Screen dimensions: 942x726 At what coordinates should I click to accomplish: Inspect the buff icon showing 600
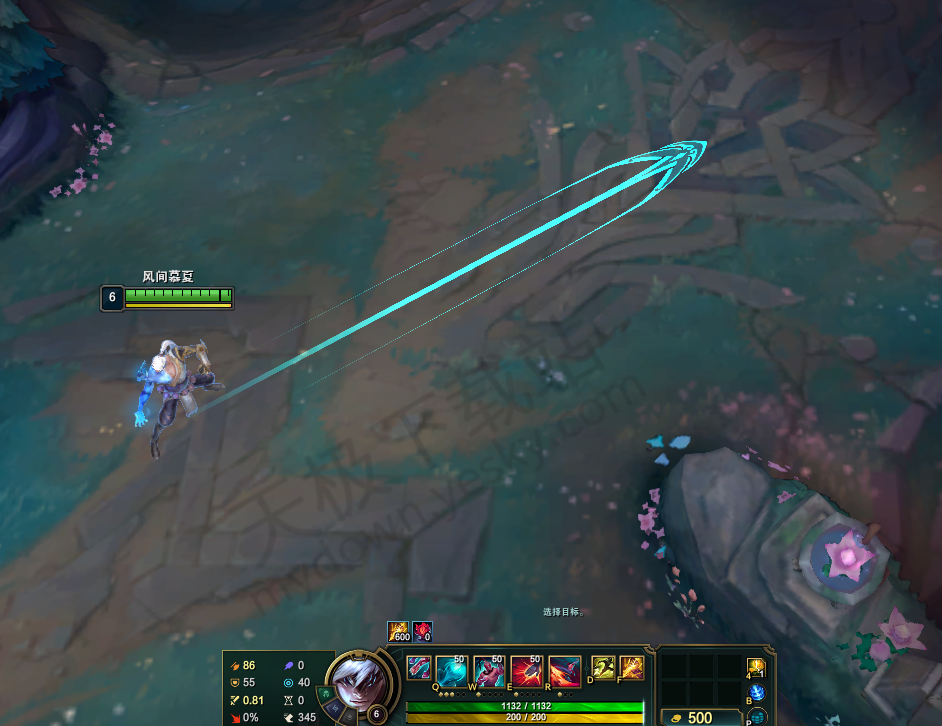(x=399, y=632)
